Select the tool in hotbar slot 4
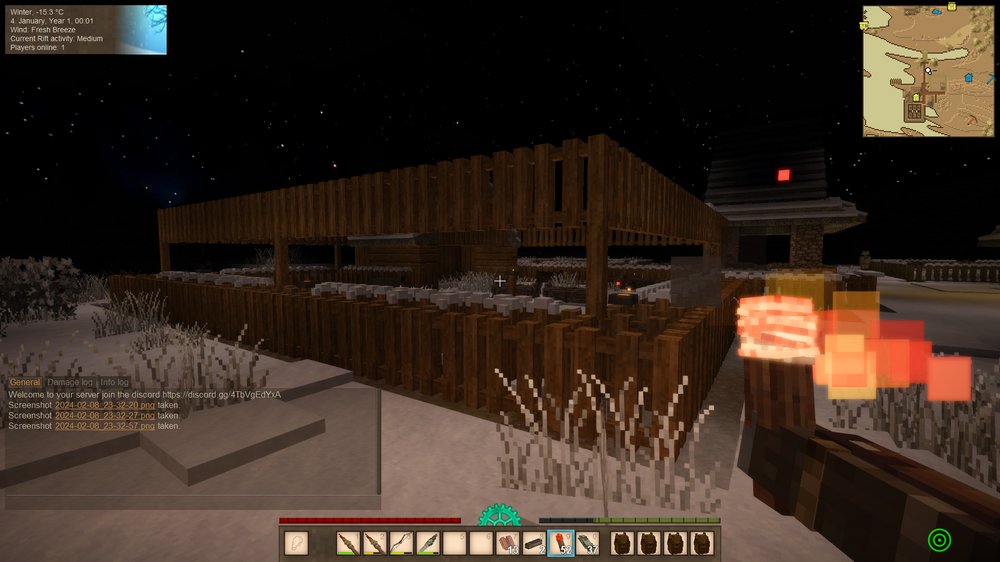 click(x=428, y=543)
